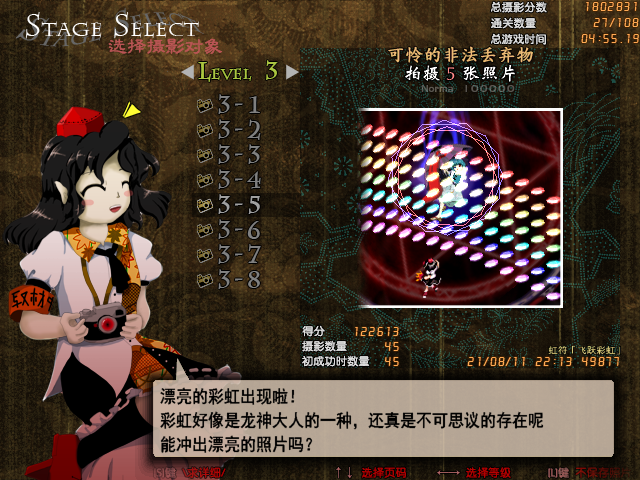The height and width of the screenshot is (480, 640).
Task: Select stage 3-1 from the list
Action: (x=230, y=105)
